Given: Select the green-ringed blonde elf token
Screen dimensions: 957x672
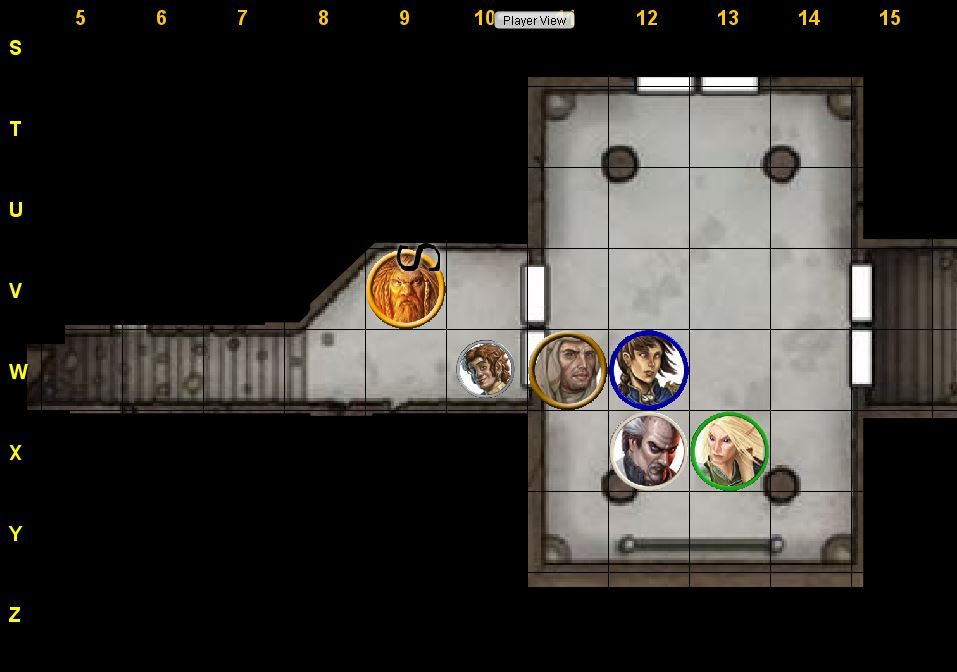Looking at the screenshot, I should click(x=729, y=451).
